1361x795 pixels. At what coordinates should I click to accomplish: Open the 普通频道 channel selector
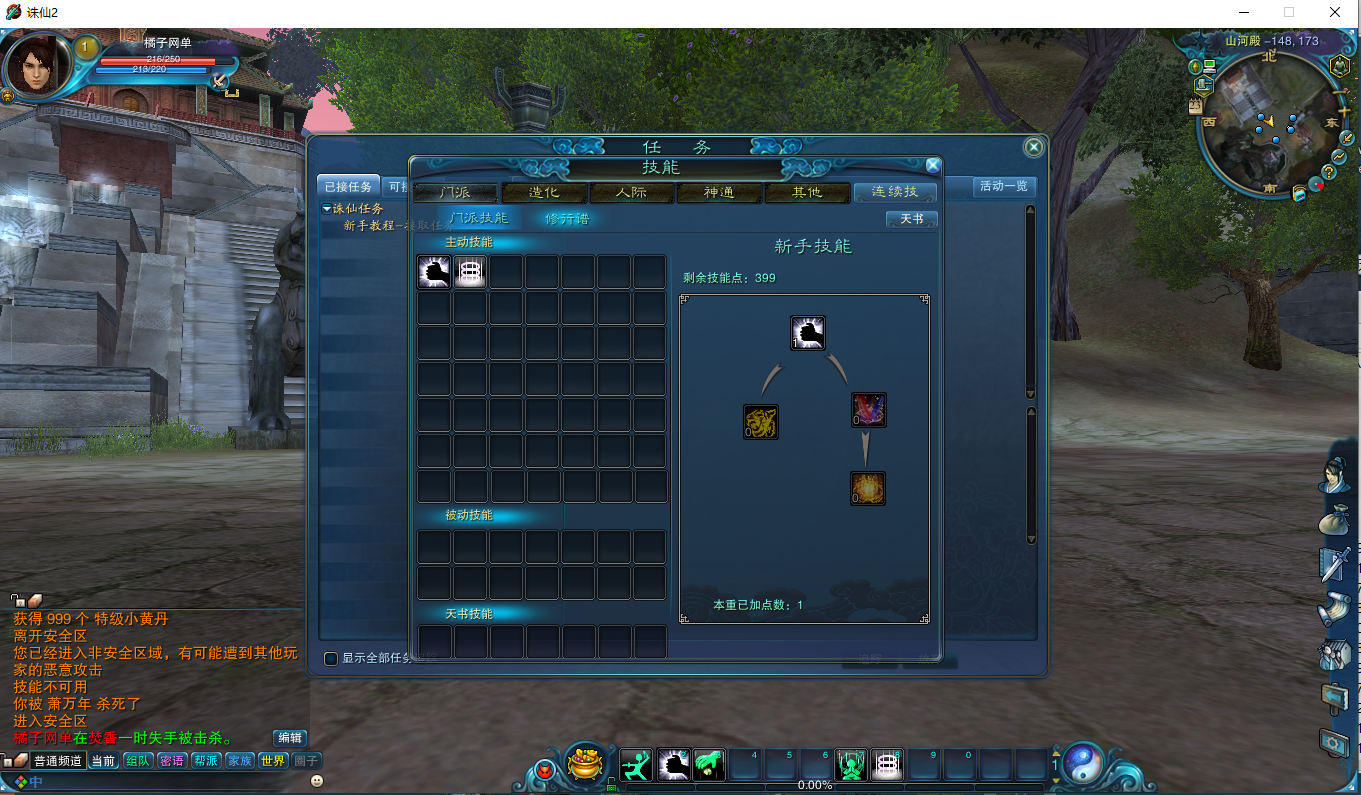coord(58,760)
